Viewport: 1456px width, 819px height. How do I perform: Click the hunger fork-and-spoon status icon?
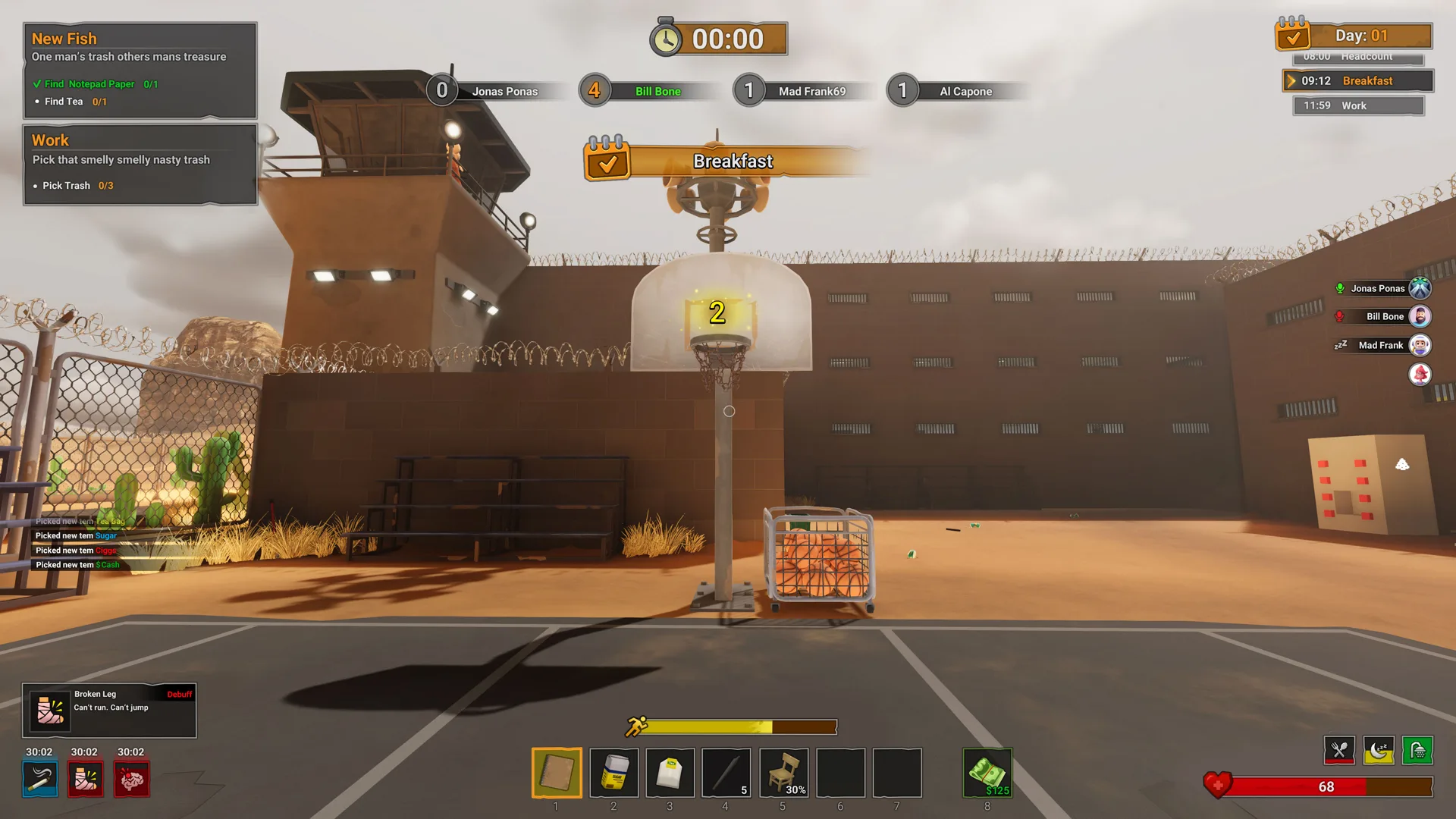tap(1339, 750)
